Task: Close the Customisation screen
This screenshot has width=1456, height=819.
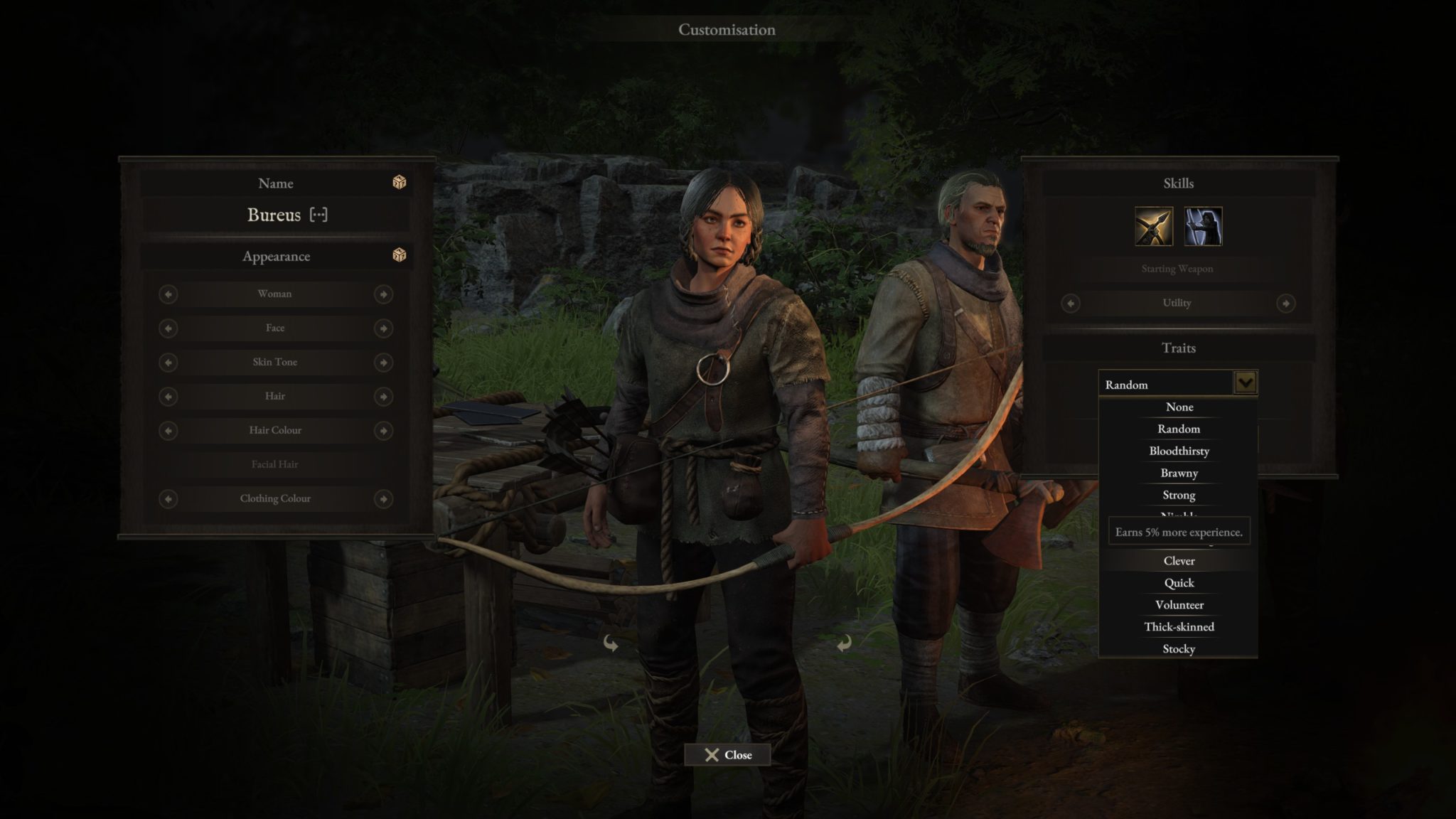Action: tap(727, 755)
